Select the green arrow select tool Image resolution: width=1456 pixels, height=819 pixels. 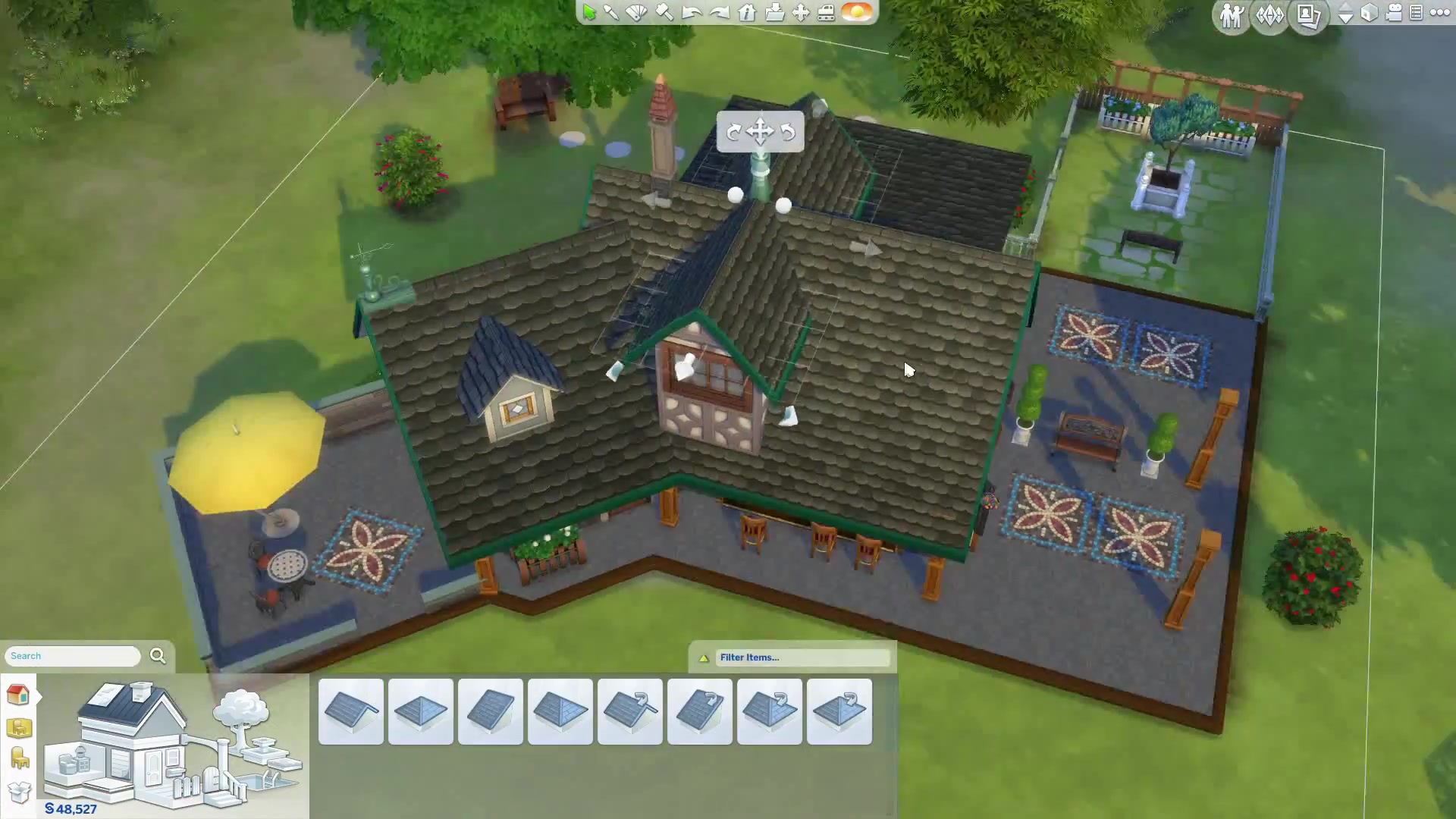tap(589, 12)
